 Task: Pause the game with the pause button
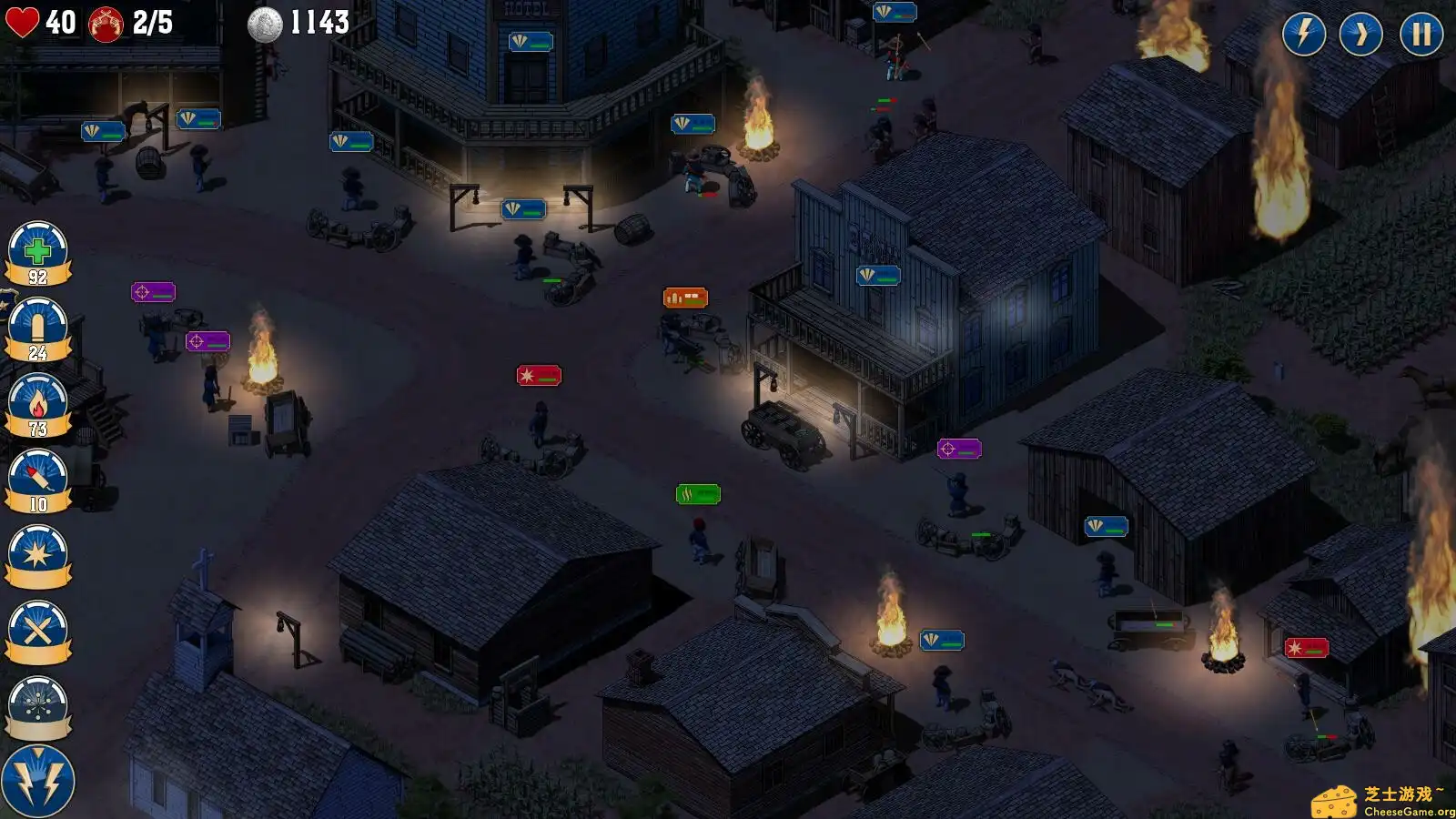point(1420,36)
